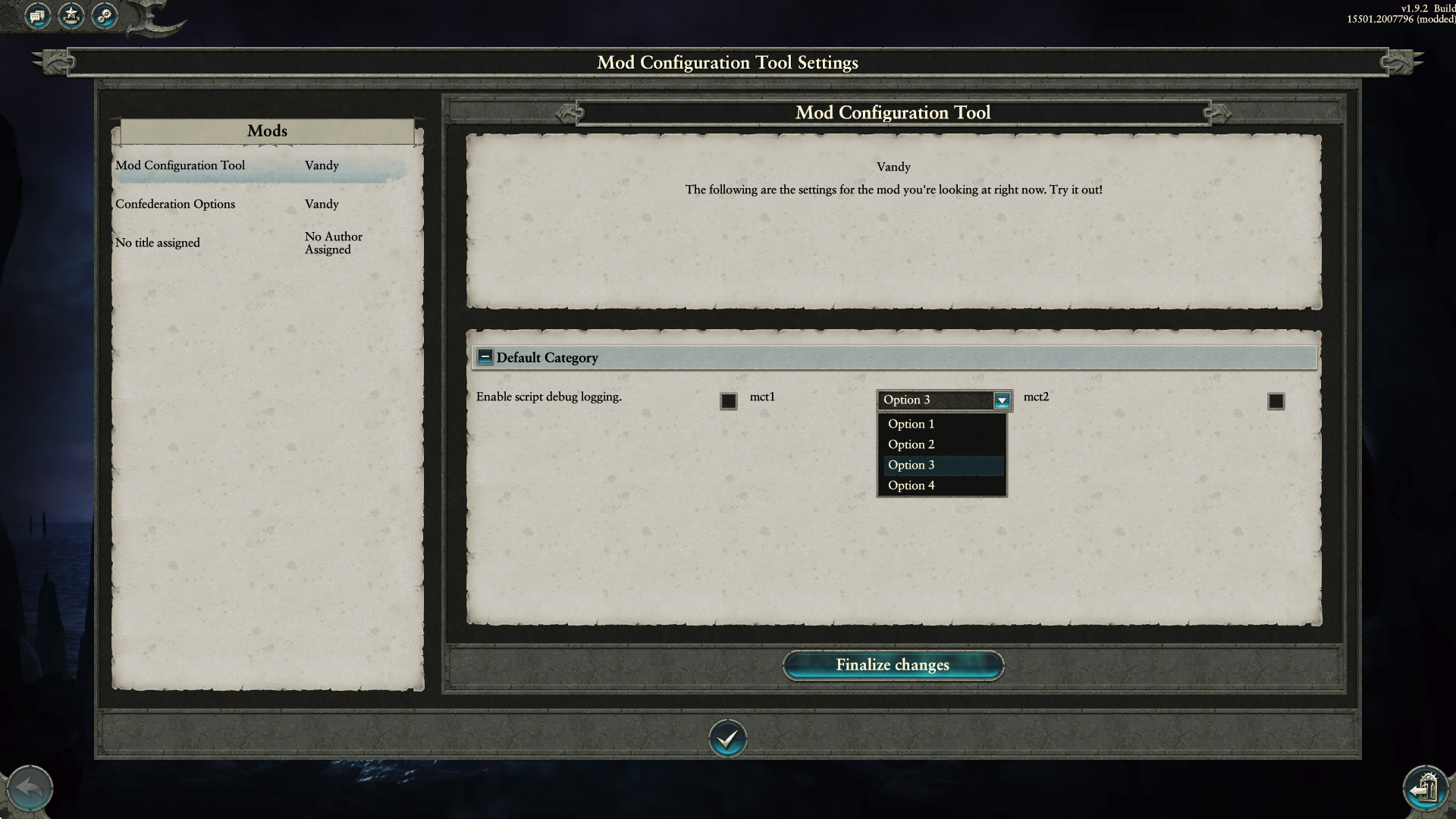Close the mct1 dropdown arrow
Image resolution: width=1456 pixels, height=819 pixels.
pos(1001,400)
